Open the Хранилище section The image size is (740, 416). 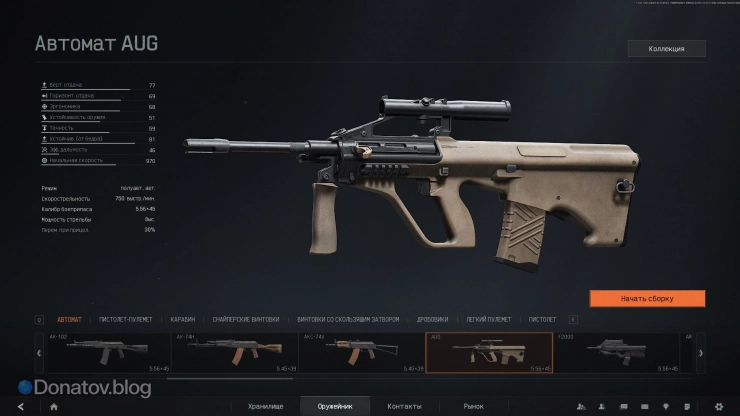tap(265, 406)
